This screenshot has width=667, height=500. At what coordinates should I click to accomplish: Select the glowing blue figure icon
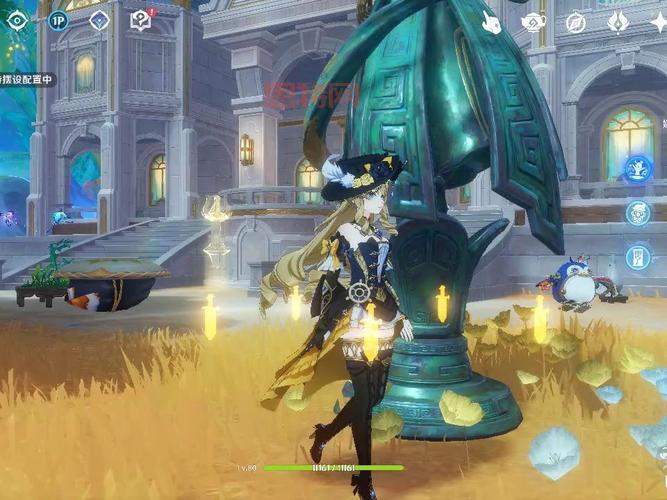pos(637,168)
